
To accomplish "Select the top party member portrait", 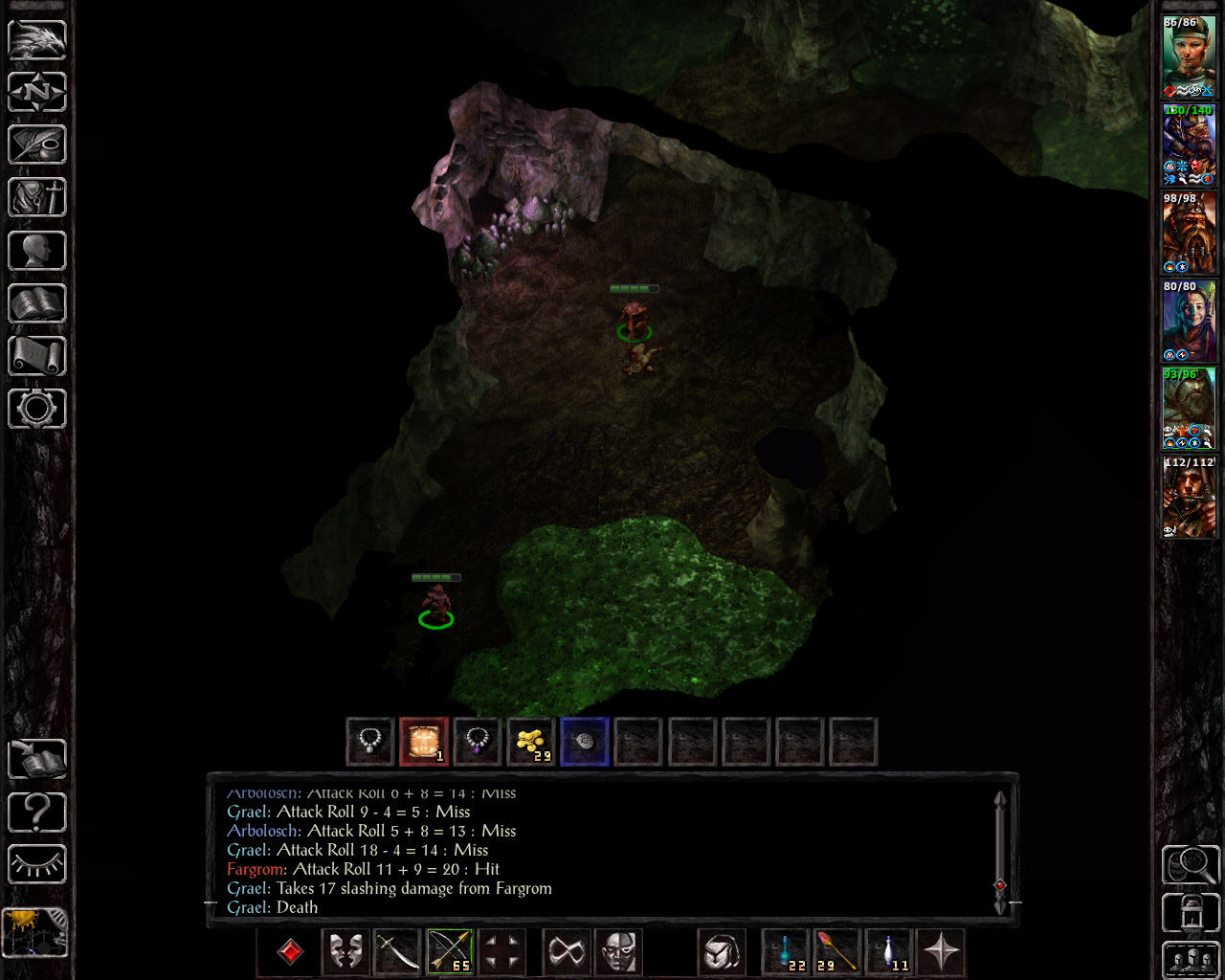I will (1189, 56).
